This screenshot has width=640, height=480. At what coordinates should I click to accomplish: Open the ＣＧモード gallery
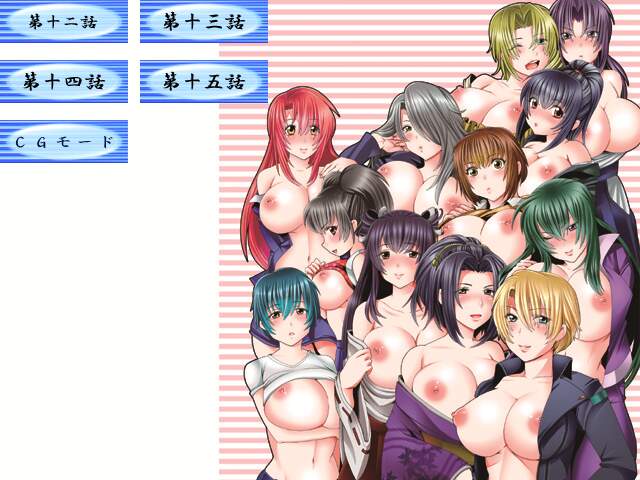click(63, 142)
